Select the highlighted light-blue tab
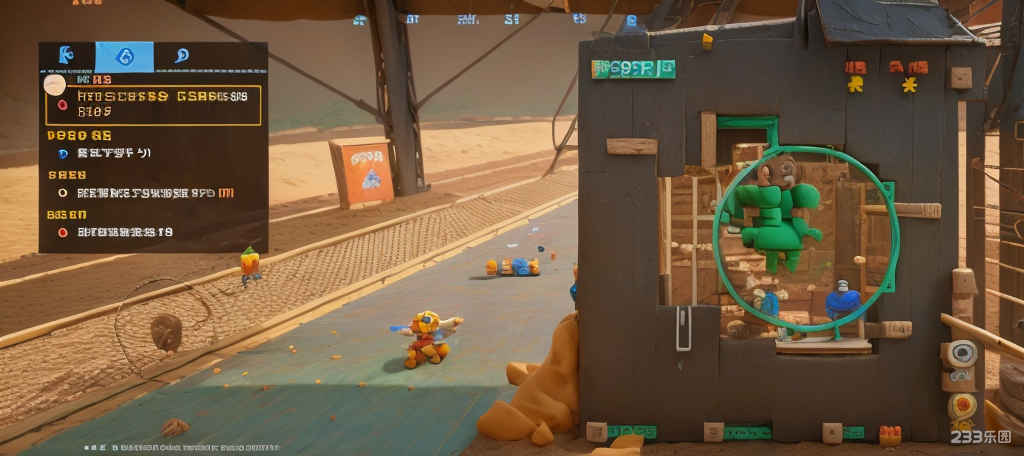The width and height of the screenshot is (1024, 456). 124,57
